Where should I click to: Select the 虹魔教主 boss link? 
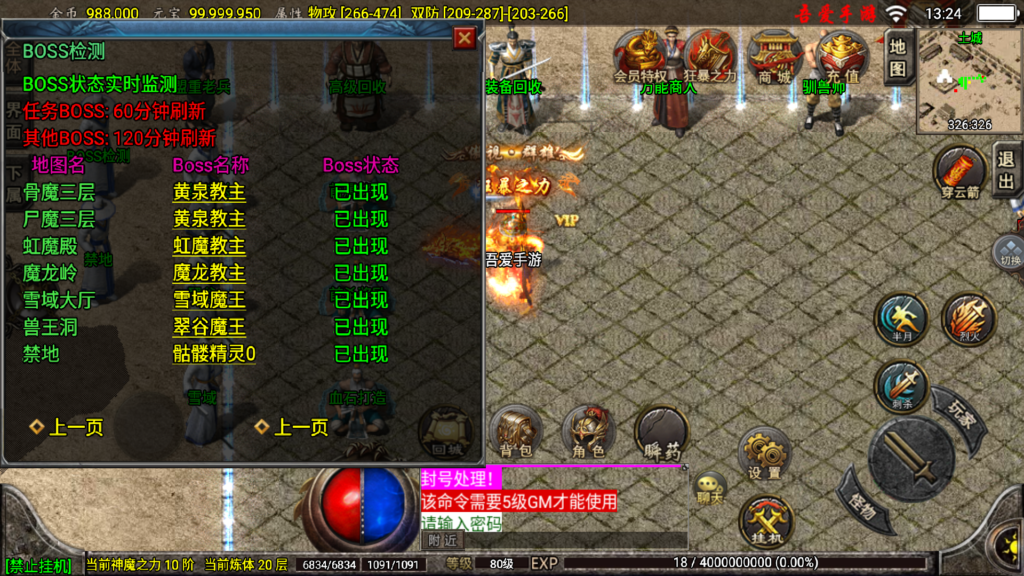(209, 246)
